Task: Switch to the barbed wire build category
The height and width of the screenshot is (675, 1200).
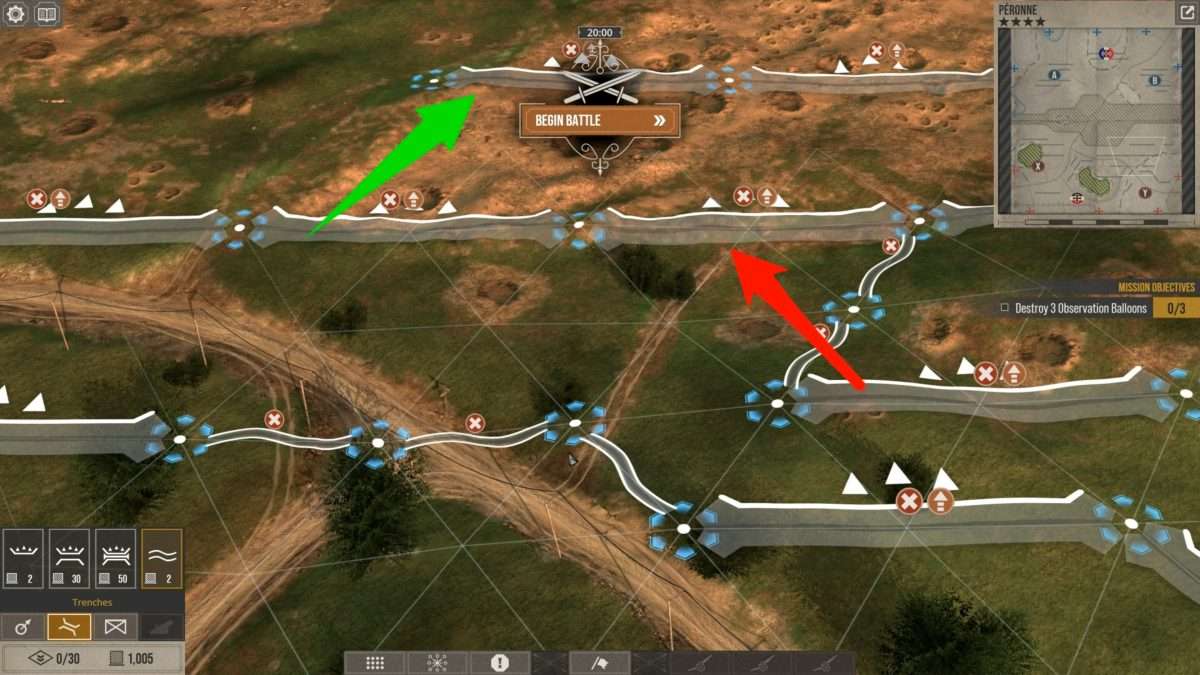Action: pos(115,627)
